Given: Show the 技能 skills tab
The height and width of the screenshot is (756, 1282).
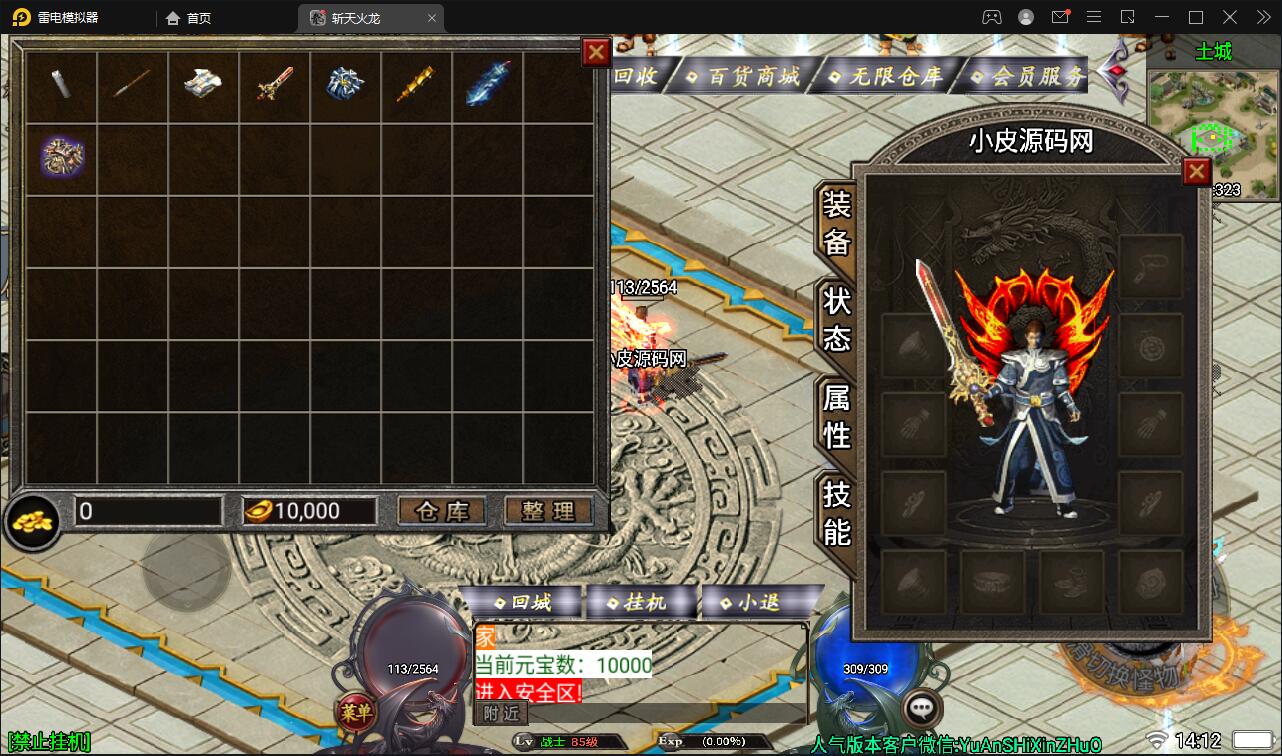Looking at the screenshot, I should (836, 511).
